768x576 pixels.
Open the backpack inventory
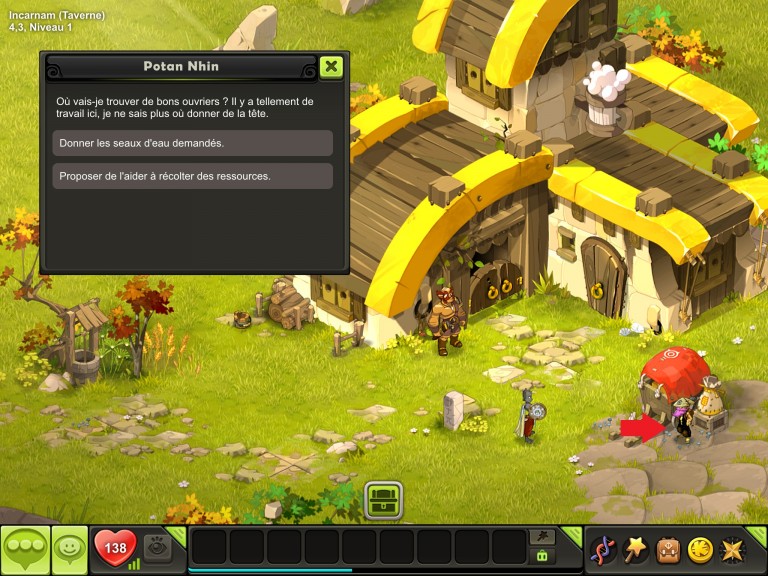[x=668, y=550]
